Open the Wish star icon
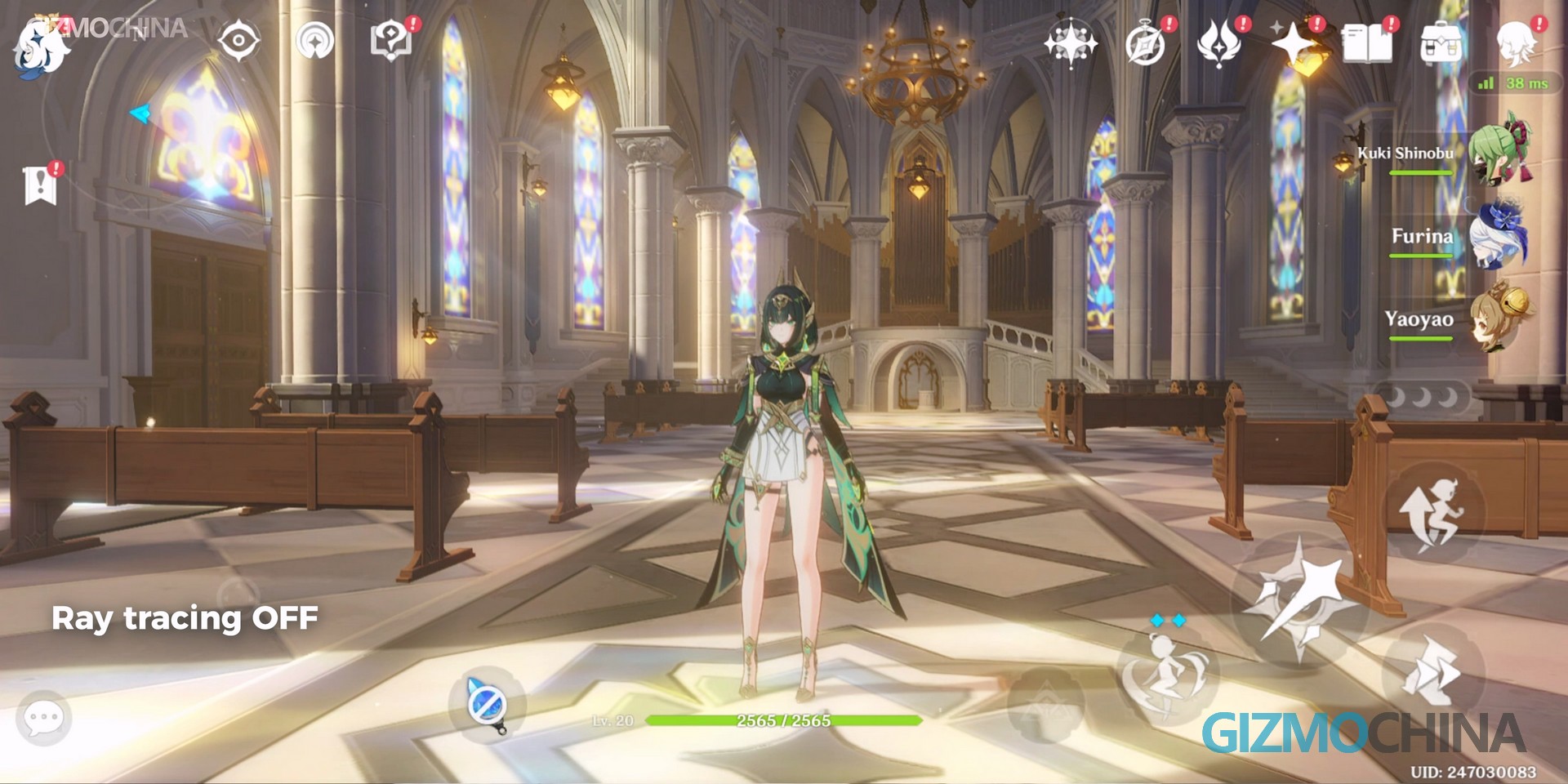 (x=1293, y=44)
